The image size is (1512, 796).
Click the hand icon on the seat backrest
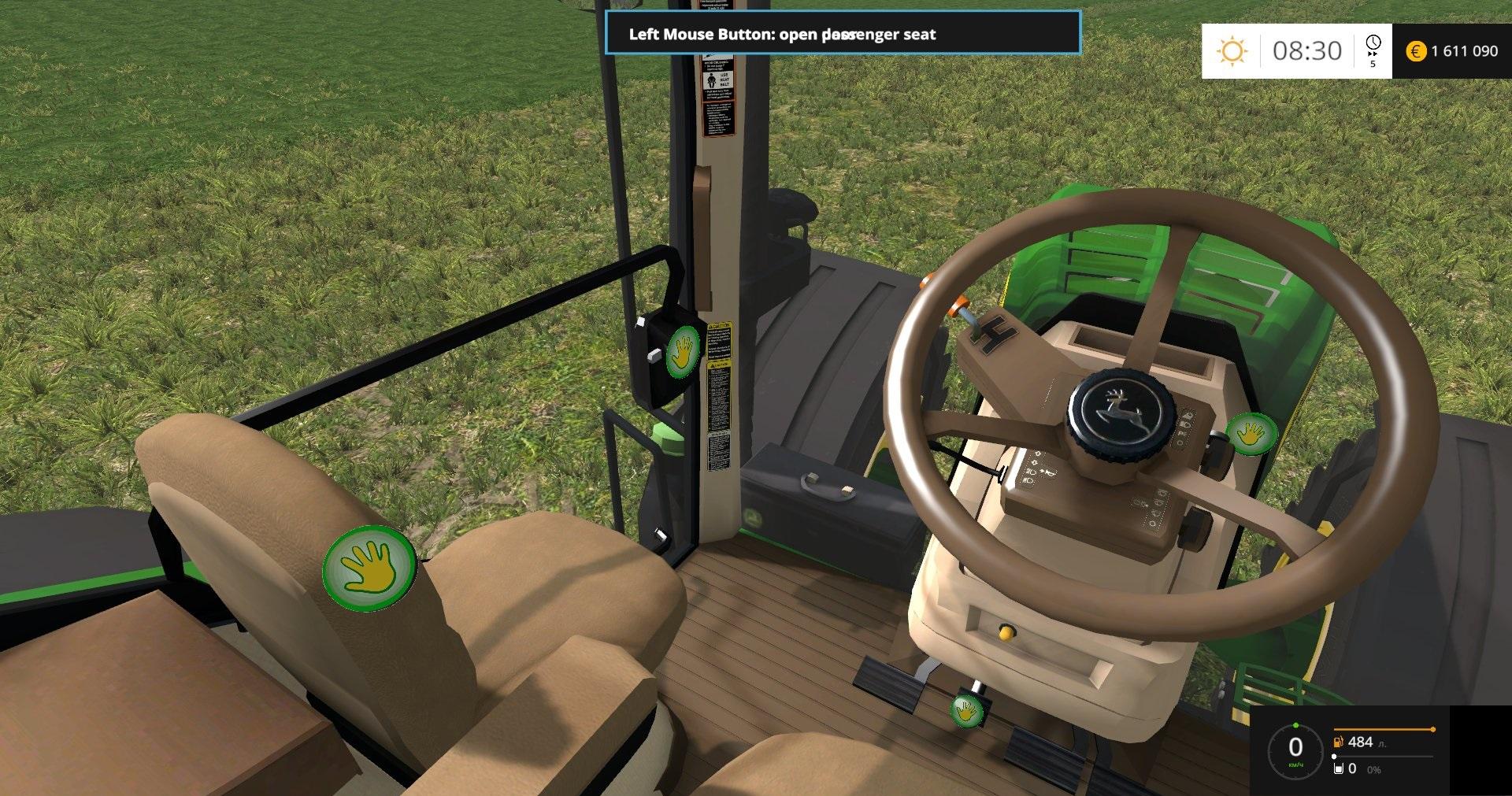click(x=369, y=568)
